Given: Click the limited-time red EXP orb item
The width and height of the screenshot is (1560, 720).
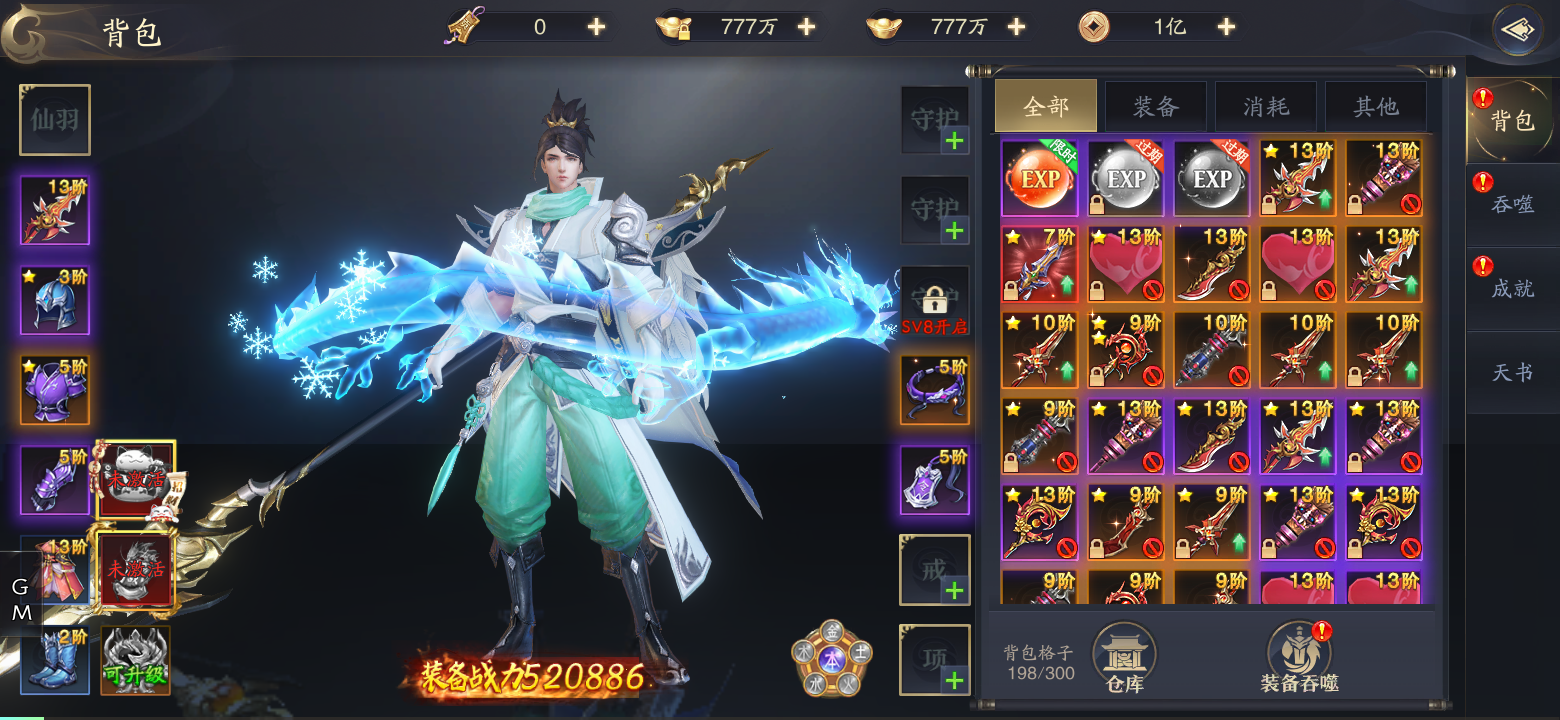Looking at the screenshot, I should point(1038,177).
